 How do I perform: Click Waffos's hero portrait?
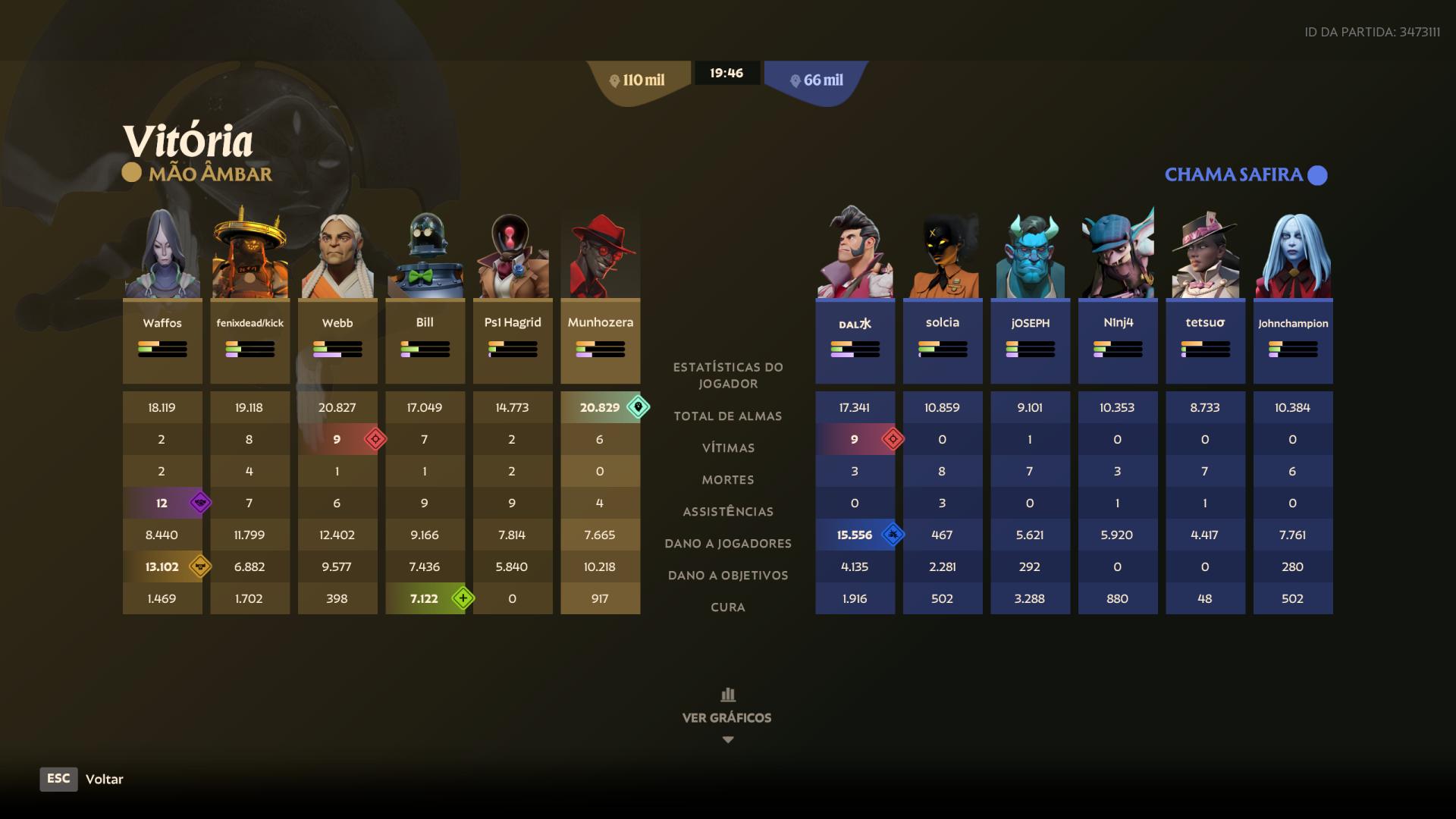click(x=162, y=255)
